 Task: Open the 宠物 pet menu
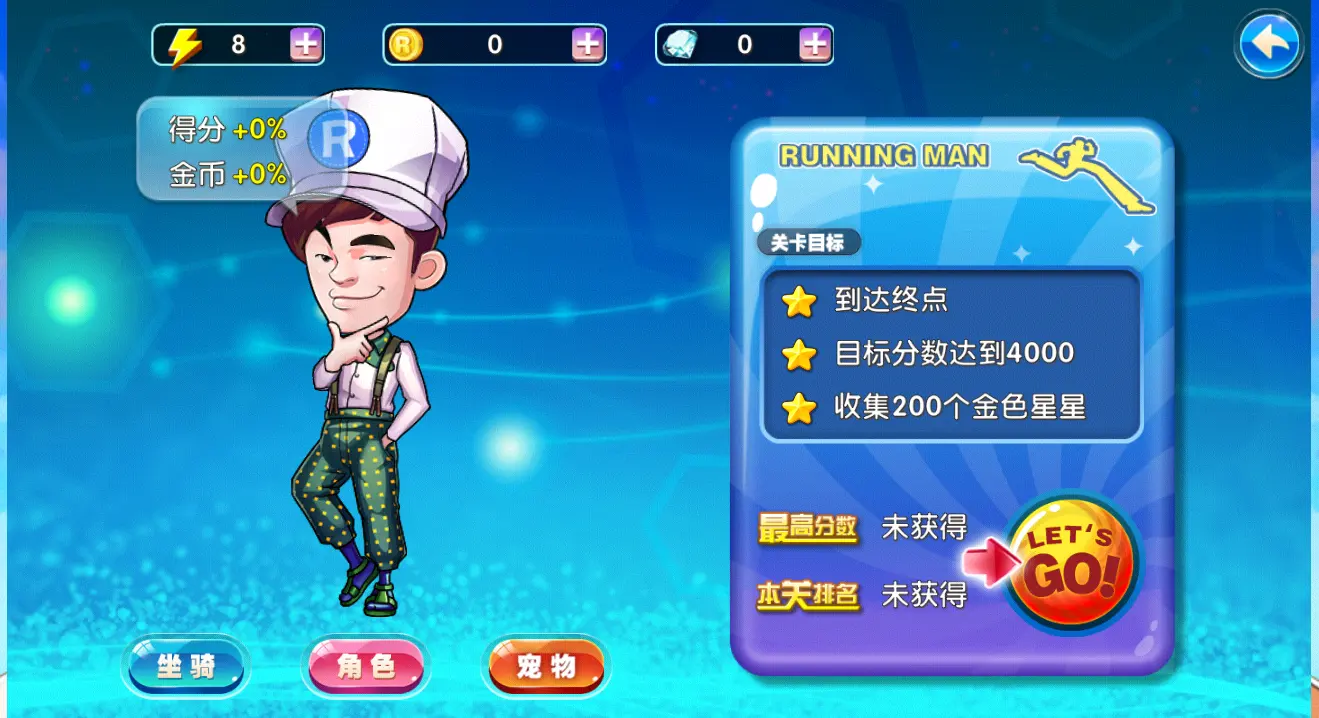pos(546,667)
